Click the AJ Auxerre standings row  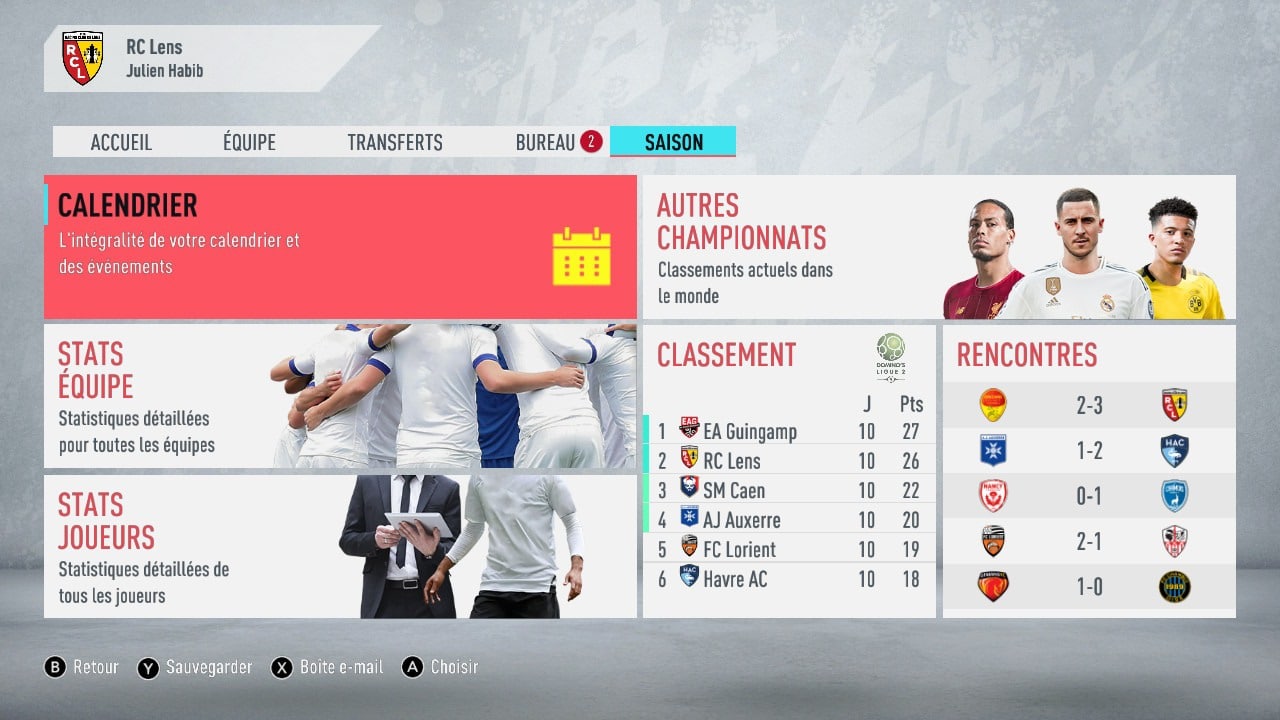790,520
